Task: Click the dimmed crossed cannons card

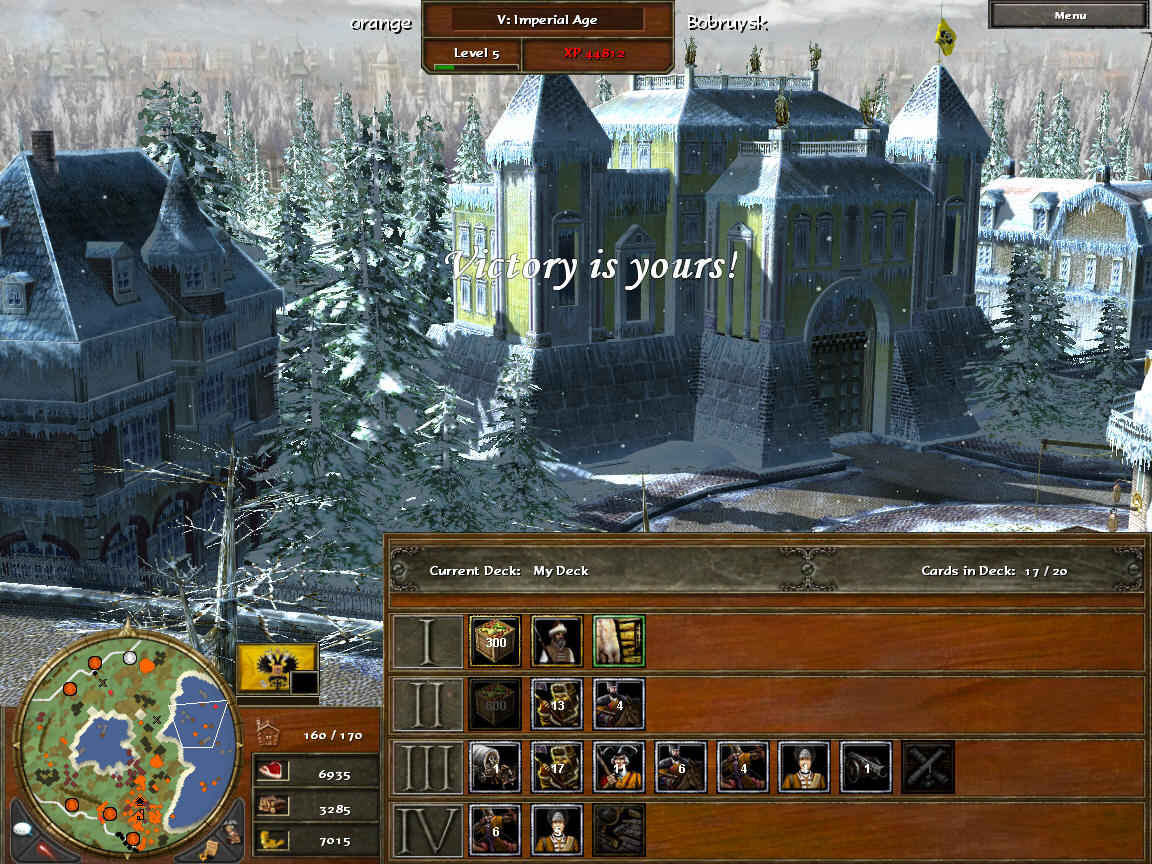Action: tap(928, 767)
